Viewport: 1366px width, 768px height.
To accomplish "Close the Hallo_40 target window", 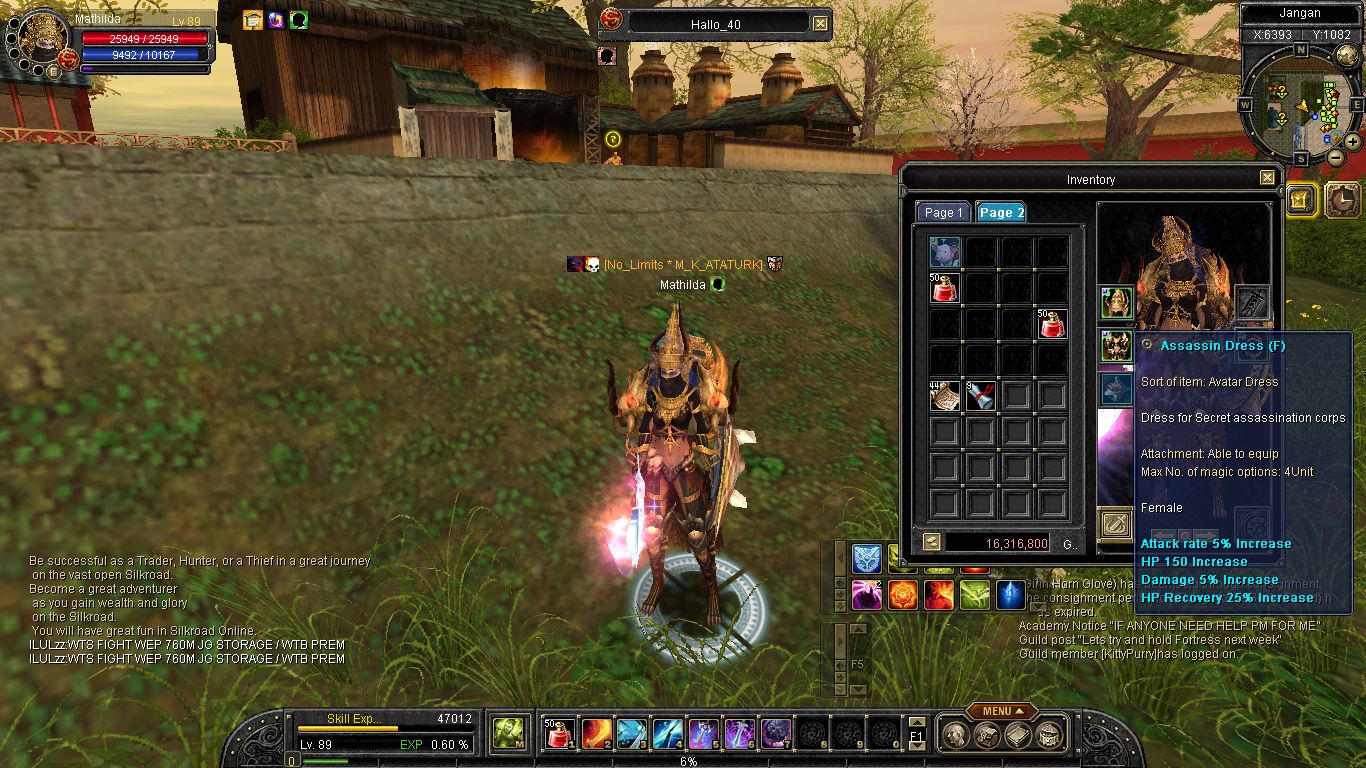I will [x=820, y=23].
